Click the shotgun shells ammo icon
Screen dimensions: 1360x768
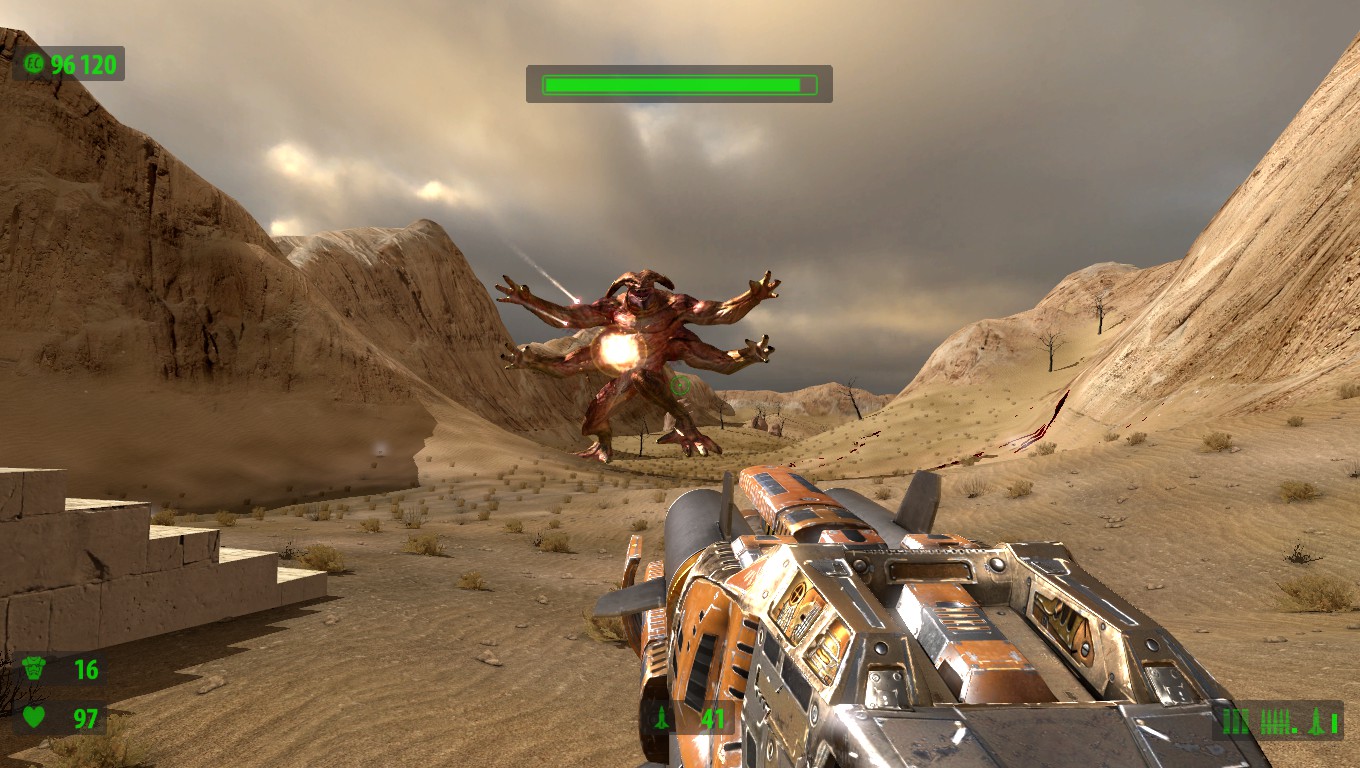click(x=1234, y=722)
